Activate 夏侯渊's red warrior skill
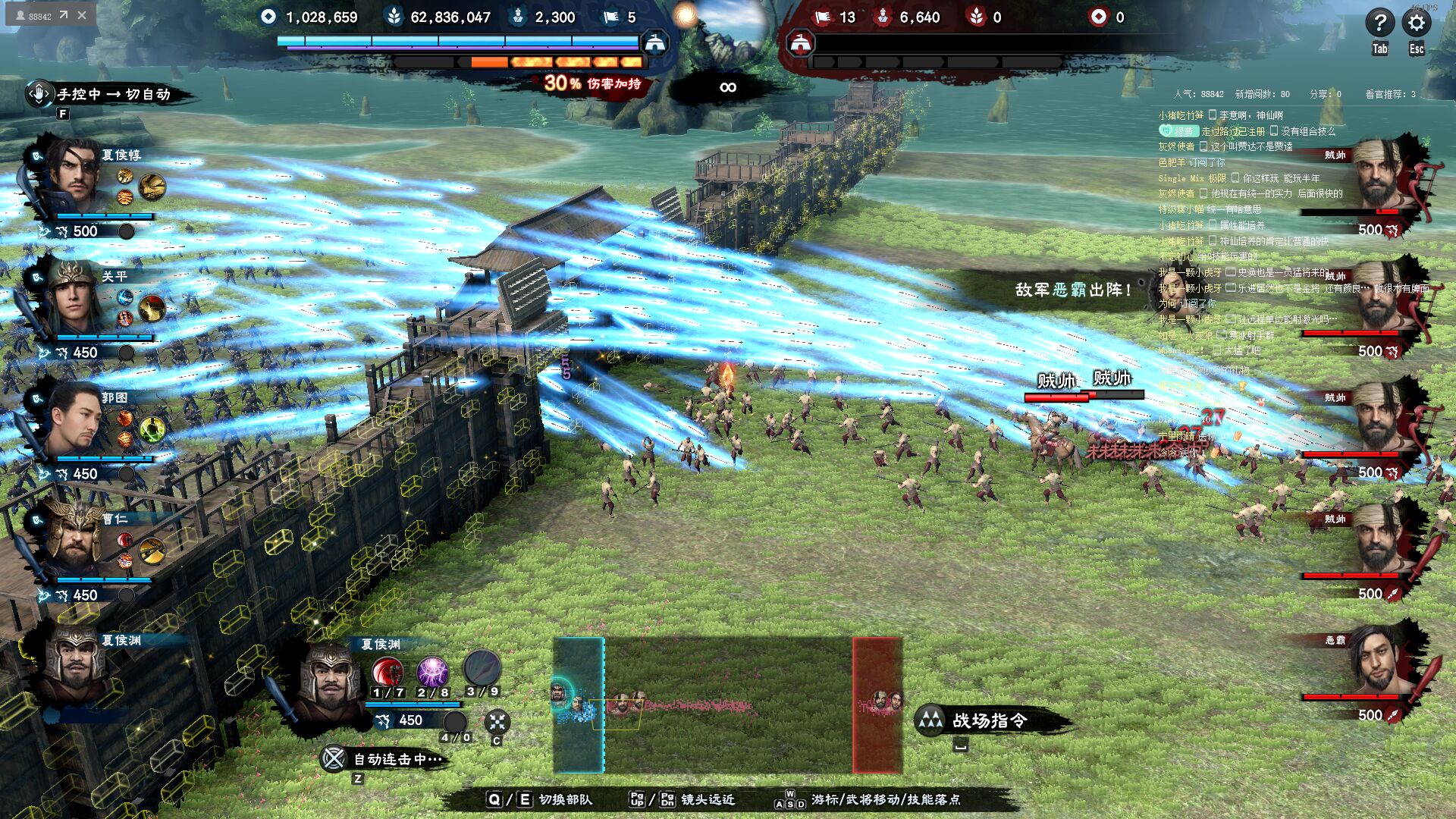The height and width of the screenshot is (819, 1456). [x=388, y=672]
